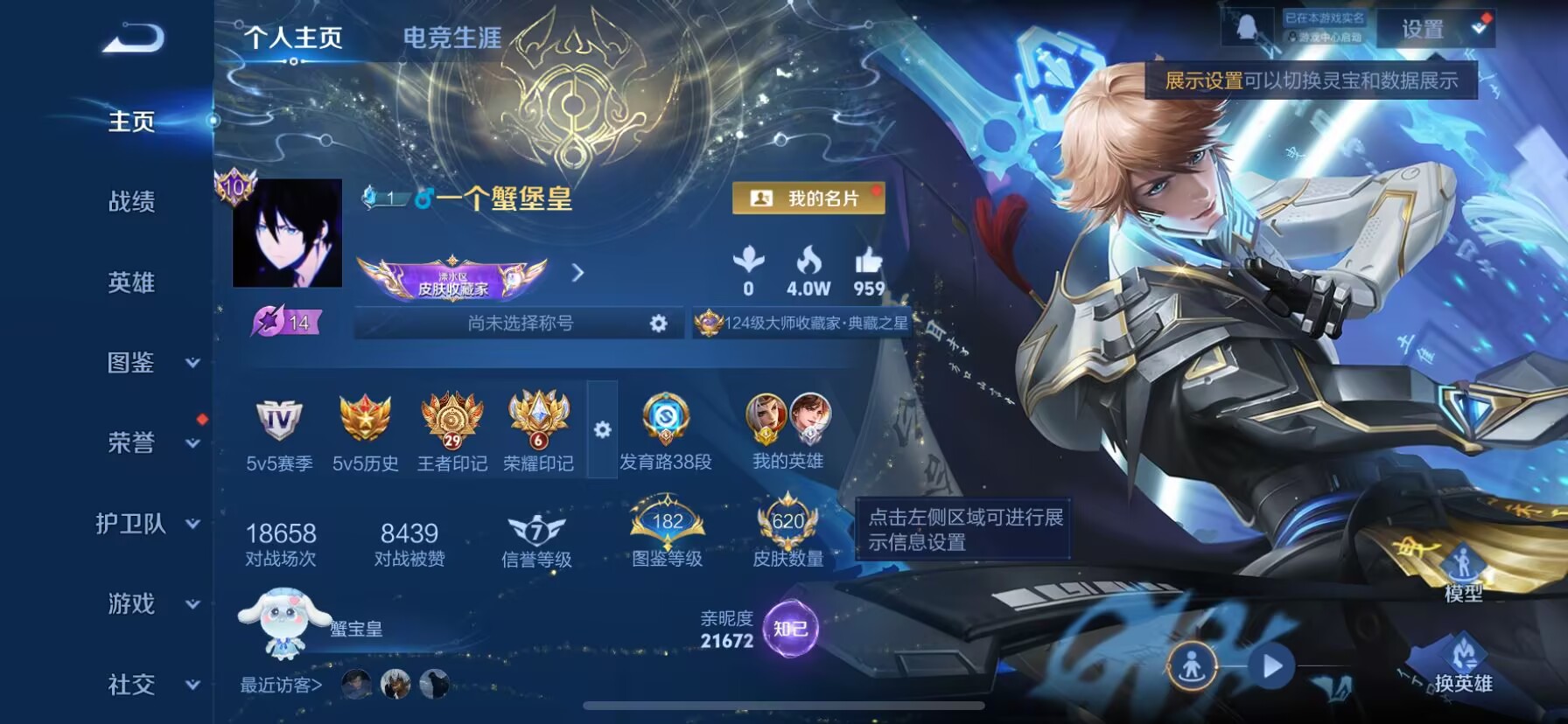Open the 皮肤收藏家 badge arrow
This screenshot has height=724, width=1568.
pos(577,273)
